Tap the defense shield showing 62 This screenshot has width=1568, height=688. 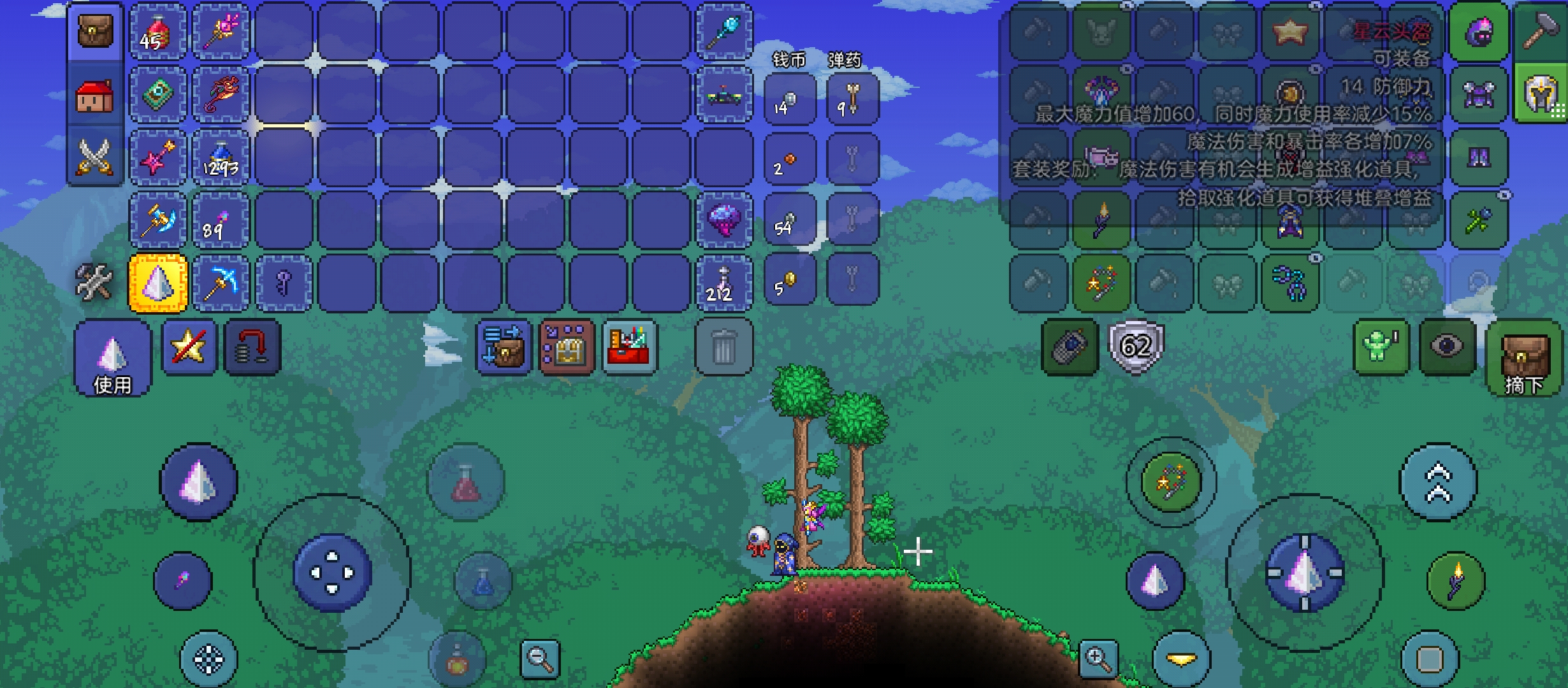click(x=1136, y=347)
